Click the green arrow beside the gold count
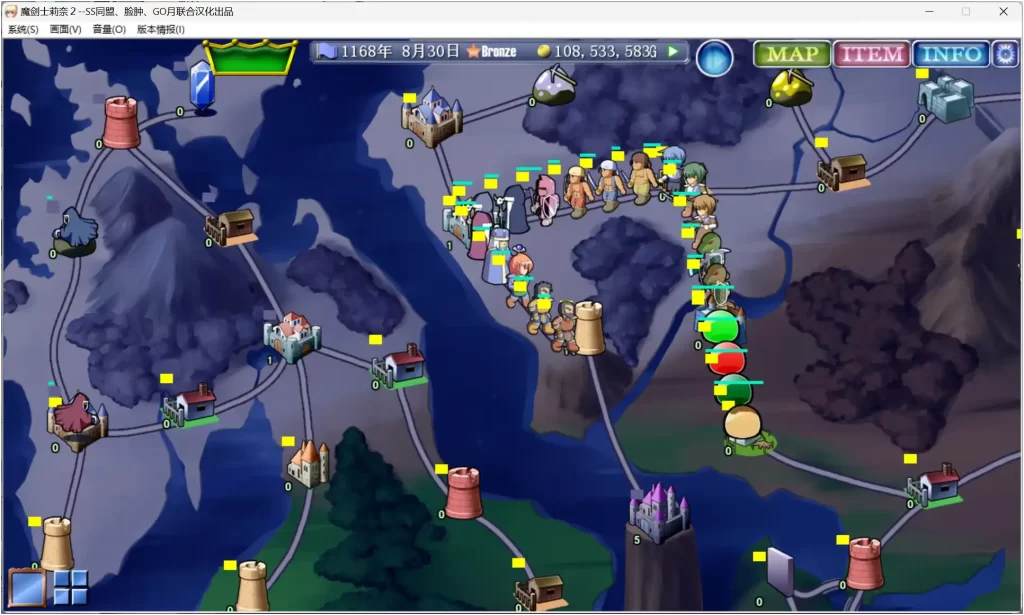The width and height of the screenshot is (1024, 615). (674, 51)
